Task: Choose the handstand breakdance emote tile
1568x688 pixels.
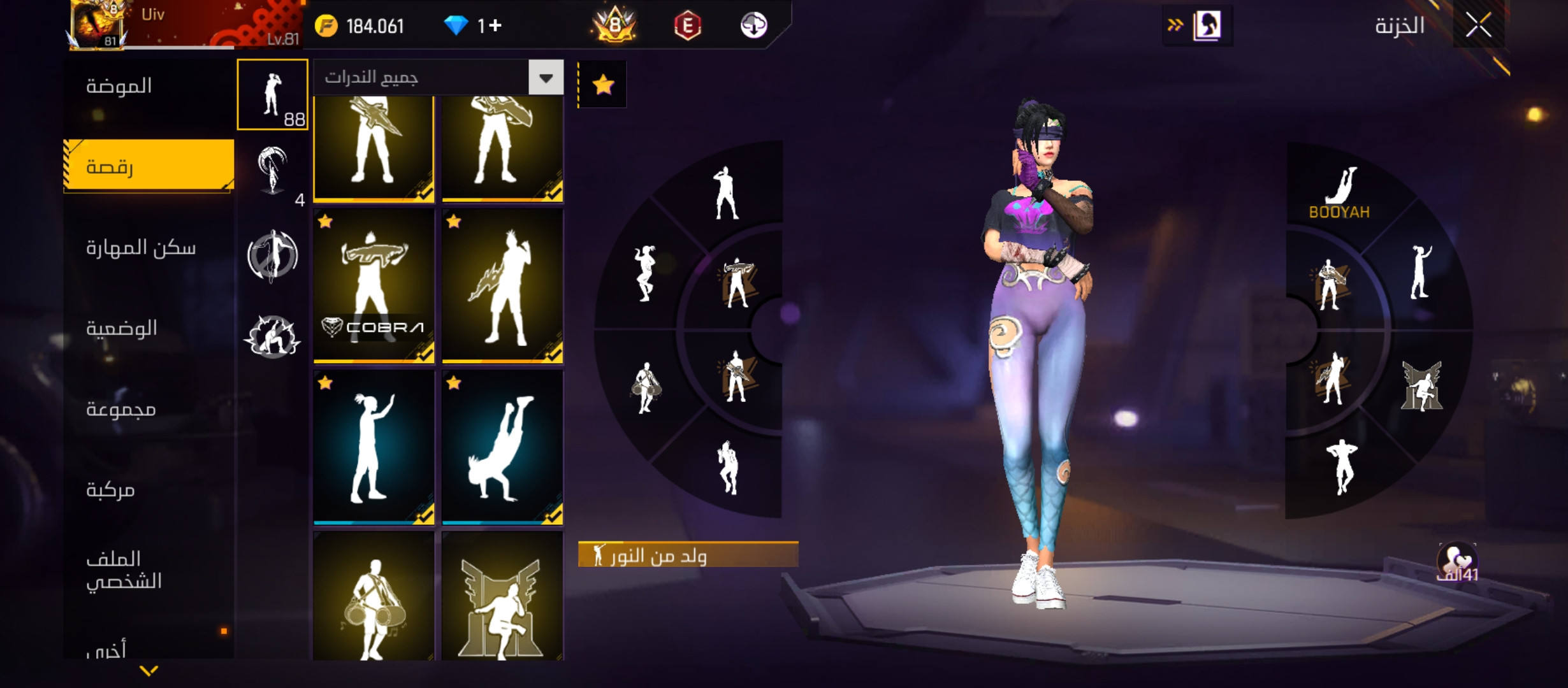Action: tap(502, 447)
